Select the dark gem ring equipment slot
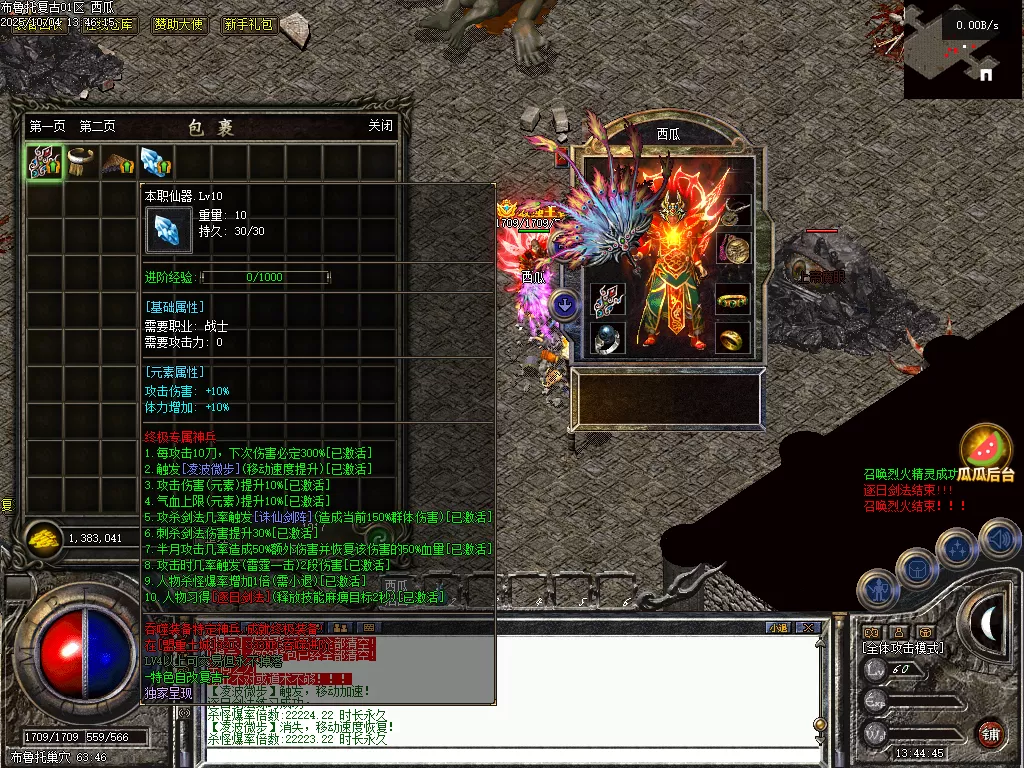The width and height of the screenshot is (1024, 768). click(x=608, y=338)
